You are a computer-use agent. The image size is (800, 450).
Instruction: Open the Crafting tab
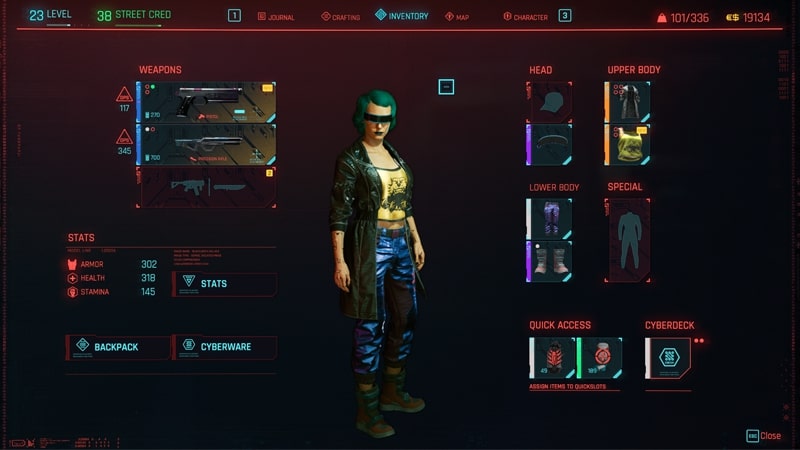click(341, 17)
